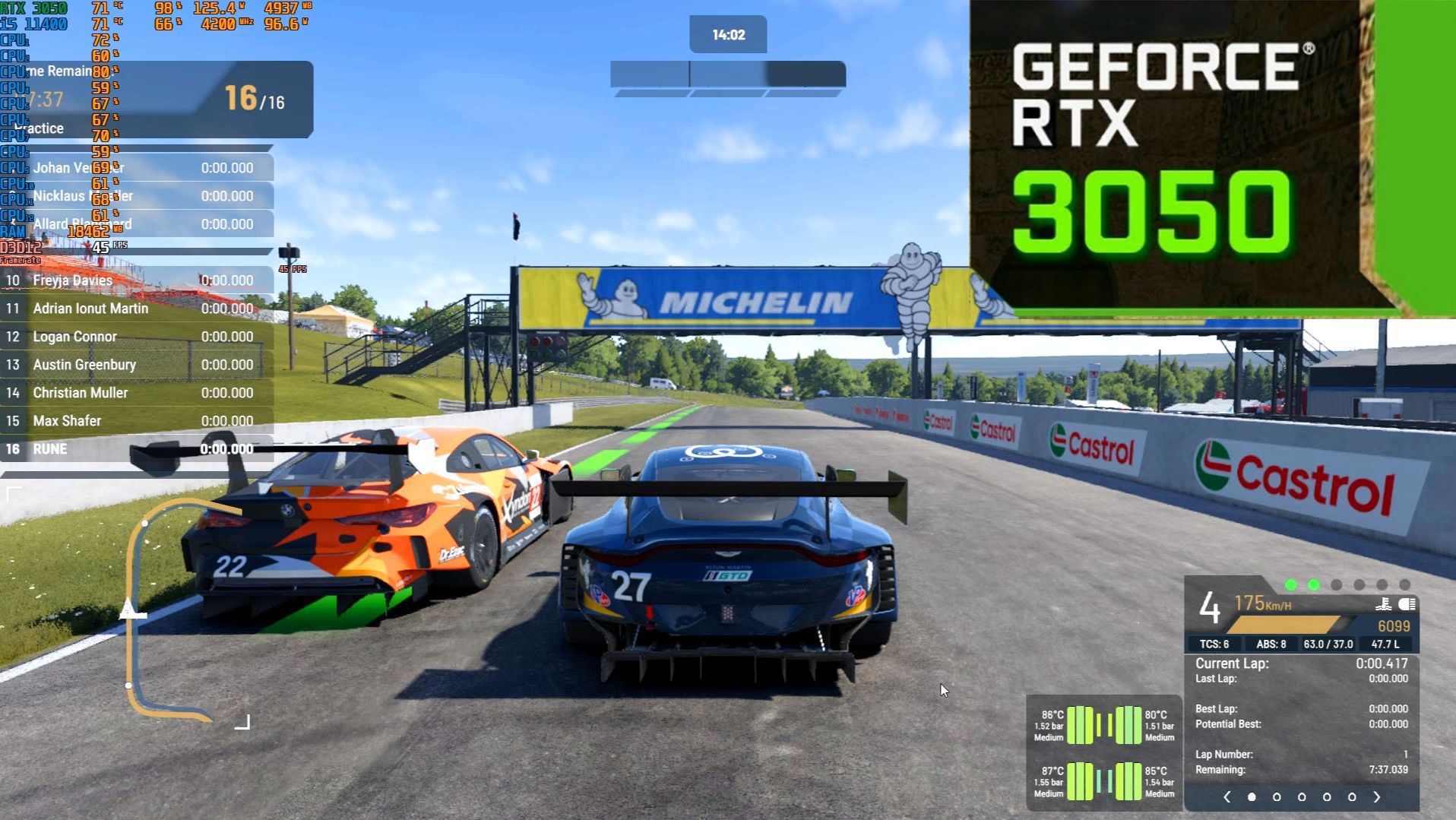This screenshot has width=1456, height=820.
Task: Click the right chevron to change HUD page
Action: [1377, 796]
